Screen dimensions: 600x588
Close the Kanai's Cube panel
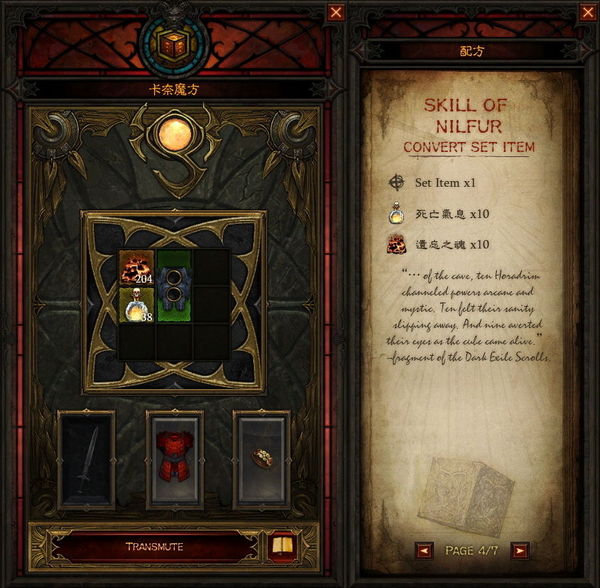tap(335, 12)
